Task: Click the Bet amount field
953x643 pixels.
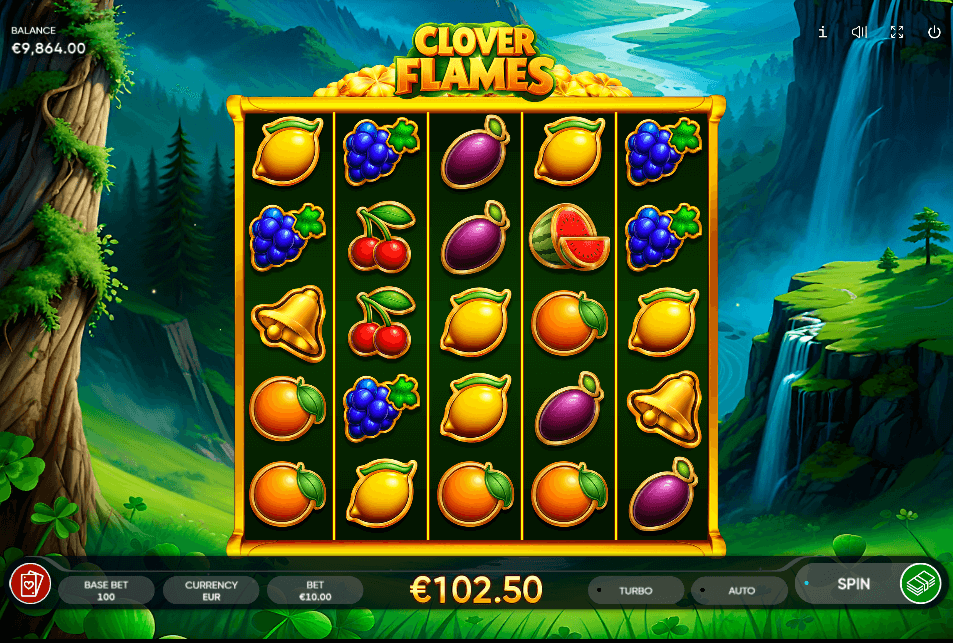Action: pos(315,590)
